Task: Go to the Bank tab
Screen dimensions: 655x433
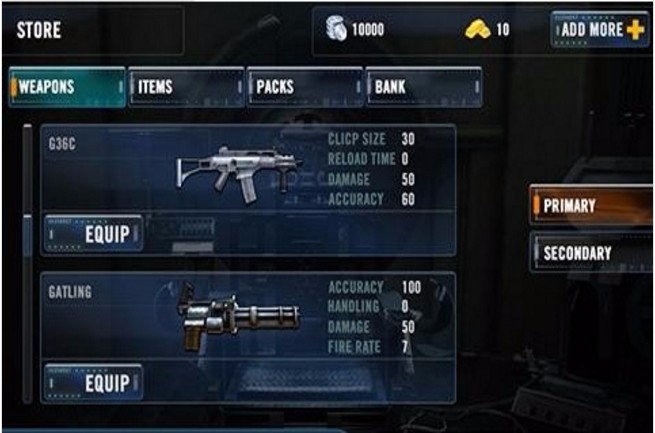Action: click(423, 87)
